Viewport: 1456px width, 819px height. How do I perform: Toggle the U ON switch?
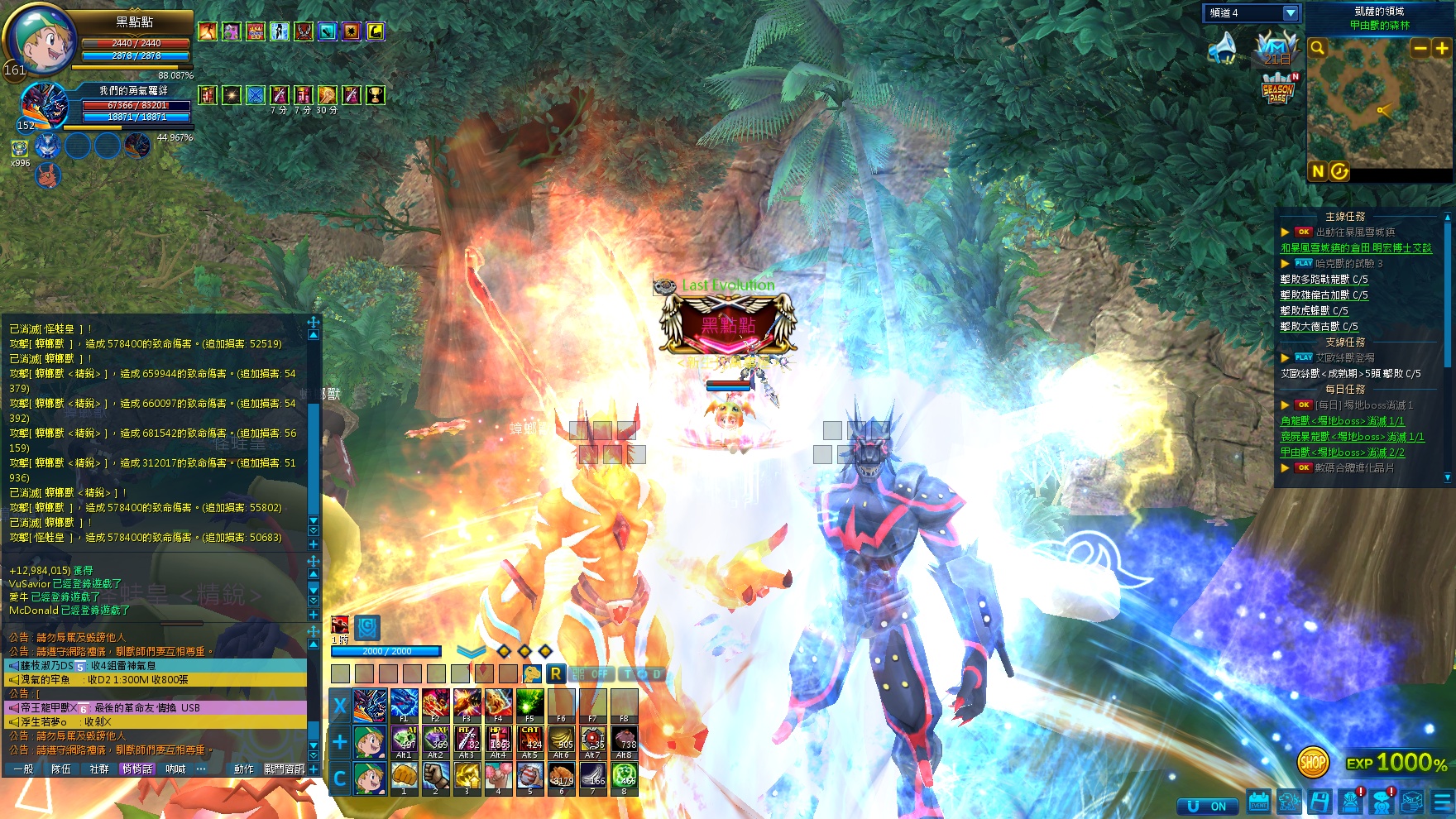tap(1208, 806)
